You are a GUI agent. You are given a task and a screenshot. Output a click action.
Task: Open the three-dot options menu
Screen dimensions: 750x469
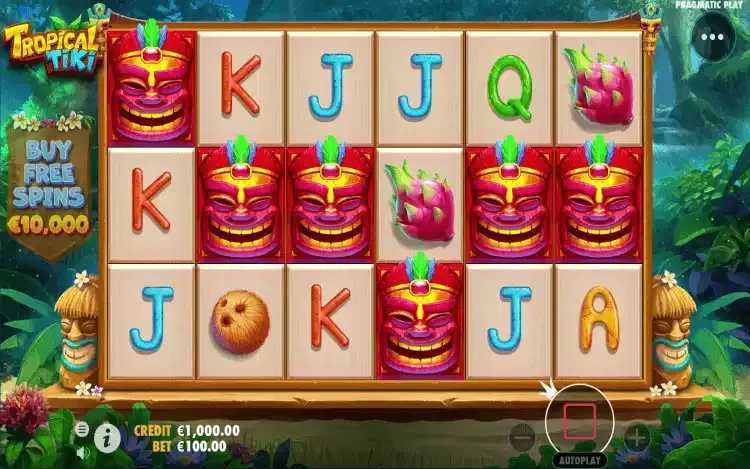(711, 39)
